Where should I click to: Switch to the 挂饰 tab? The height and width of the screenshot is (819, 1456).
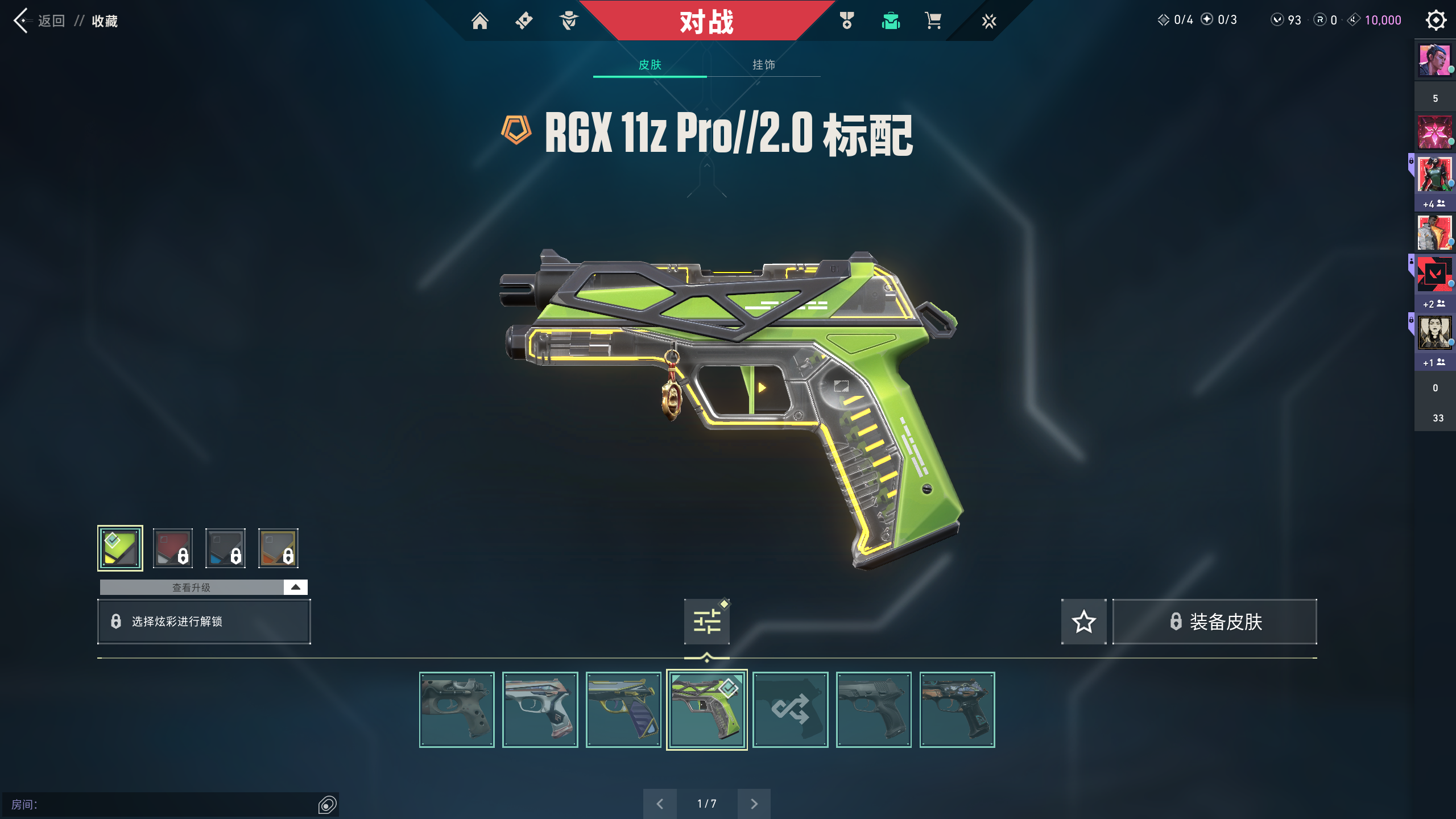tap(763, 65)
